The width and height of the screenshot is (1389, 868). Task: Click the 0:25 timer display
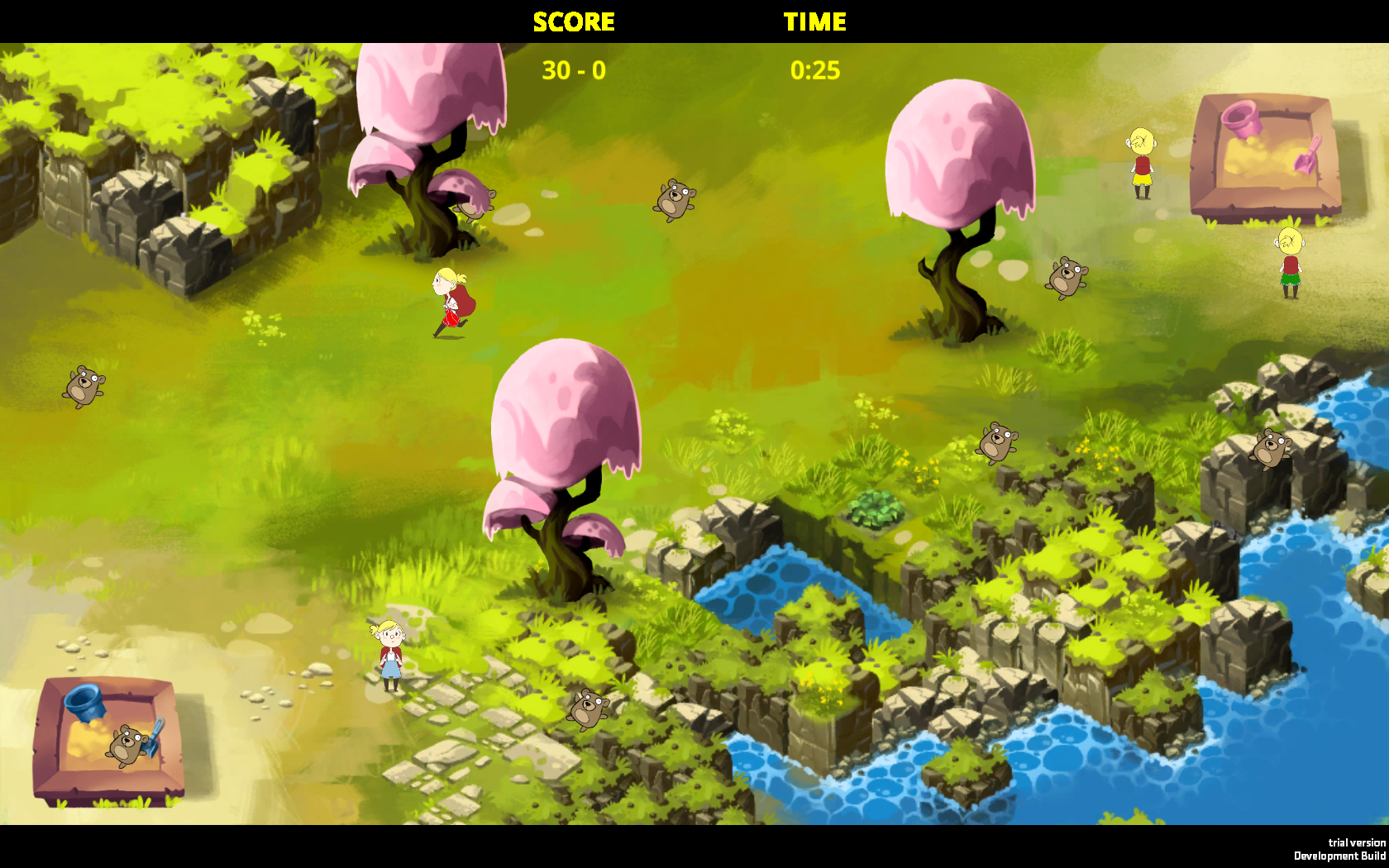tap(814, 70)
